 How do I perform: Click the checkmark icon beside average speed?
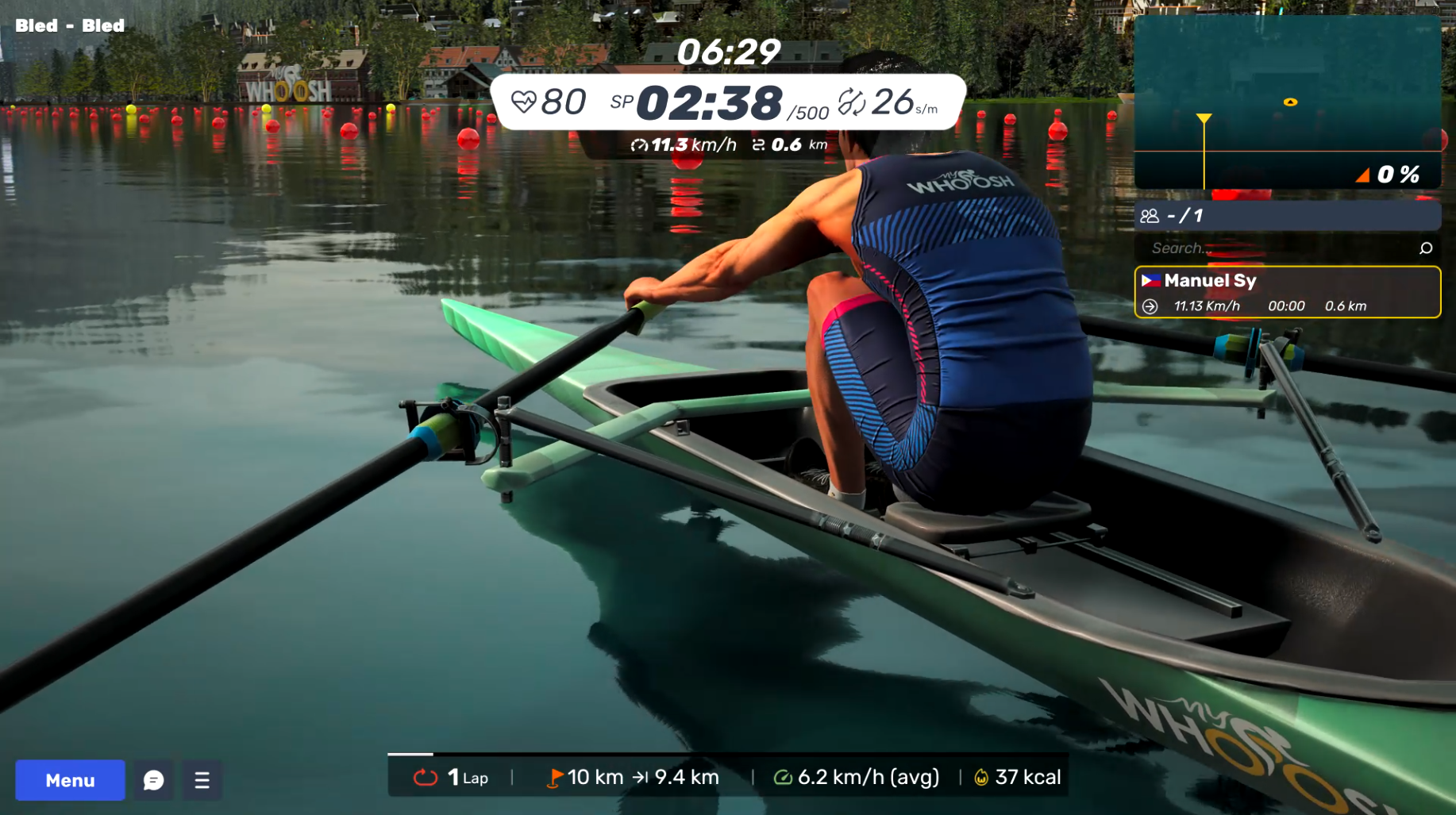(x=784, y=777)
